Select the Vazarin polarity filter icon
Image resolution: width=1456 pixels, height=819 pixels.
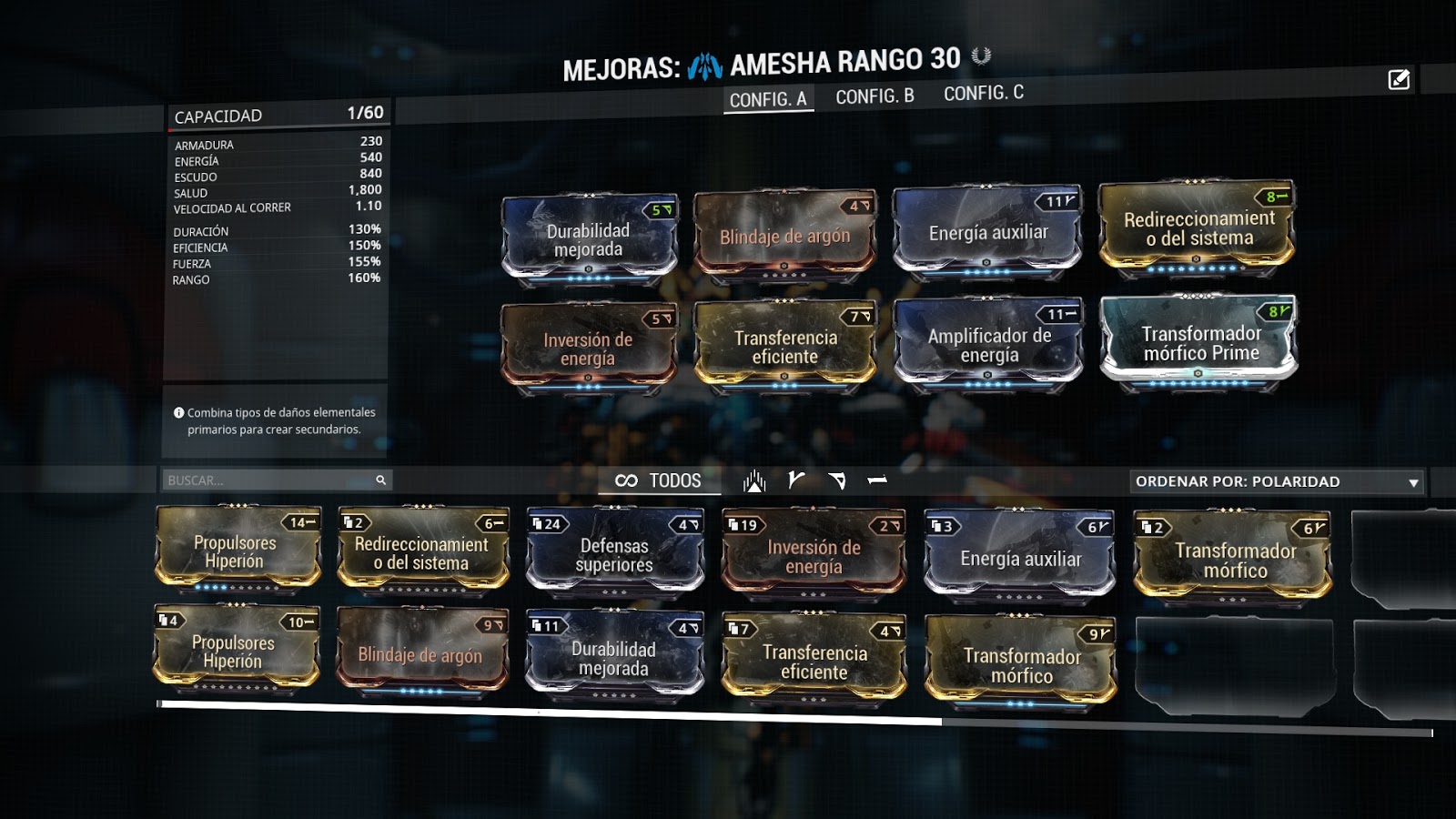point(837,481)
